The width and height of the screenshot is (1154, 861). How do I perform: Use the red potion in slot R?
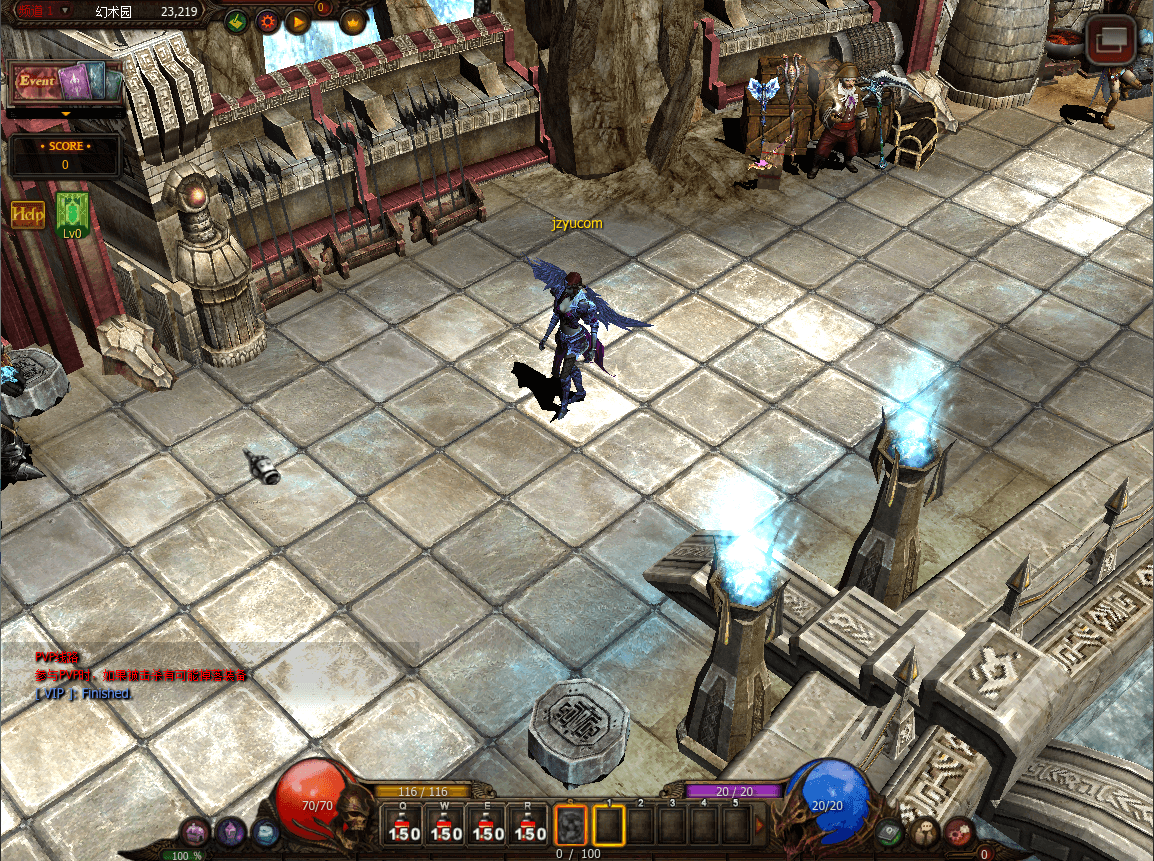pos(530,825)
